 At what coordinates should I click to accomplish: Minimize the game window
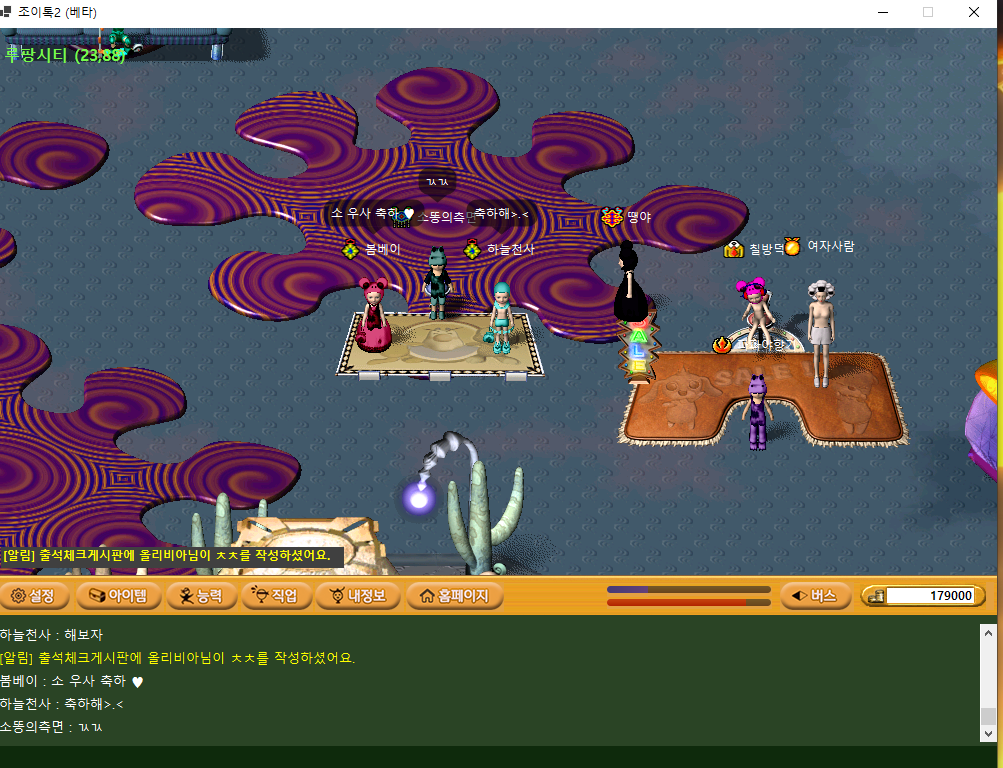coord(883,13)
